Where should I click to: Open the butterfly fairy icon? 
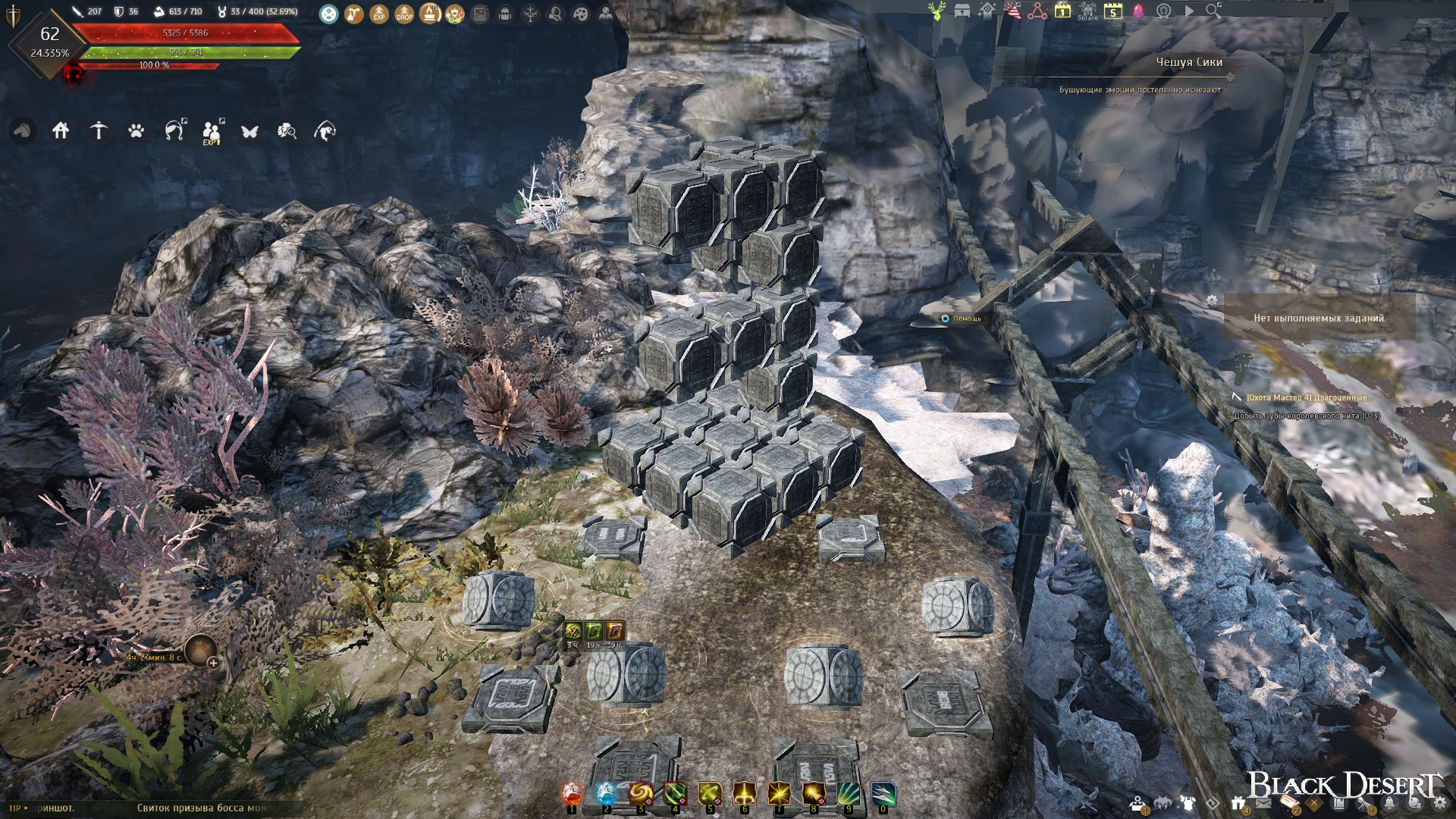coord(249,131)
